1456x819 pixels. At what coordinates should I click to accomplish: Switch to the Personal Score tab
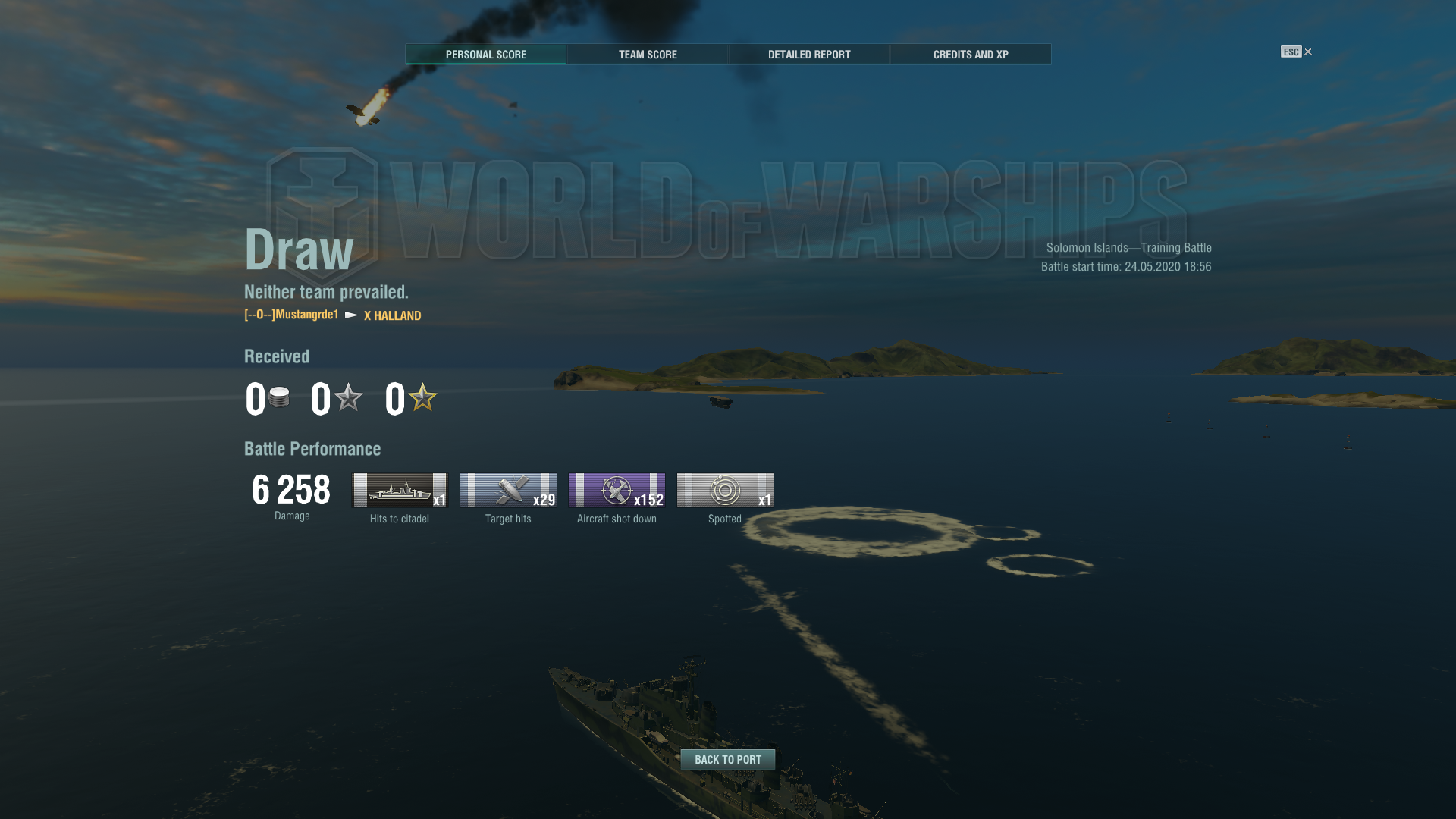pyautogui.click(x=485, y=55)
